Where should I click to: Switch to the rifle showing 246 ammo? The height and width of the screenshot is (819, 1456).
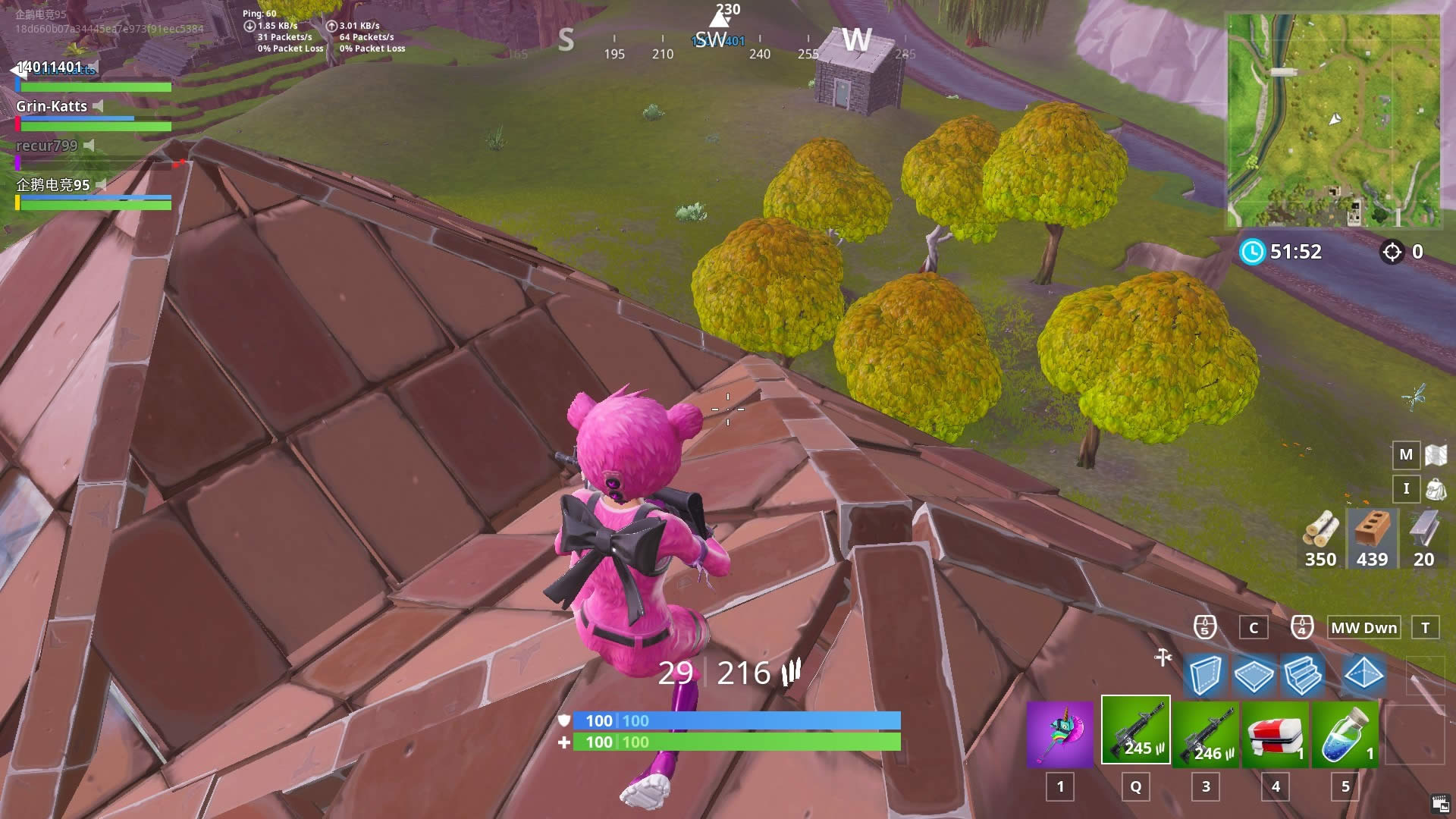(x=1206, y=733)
